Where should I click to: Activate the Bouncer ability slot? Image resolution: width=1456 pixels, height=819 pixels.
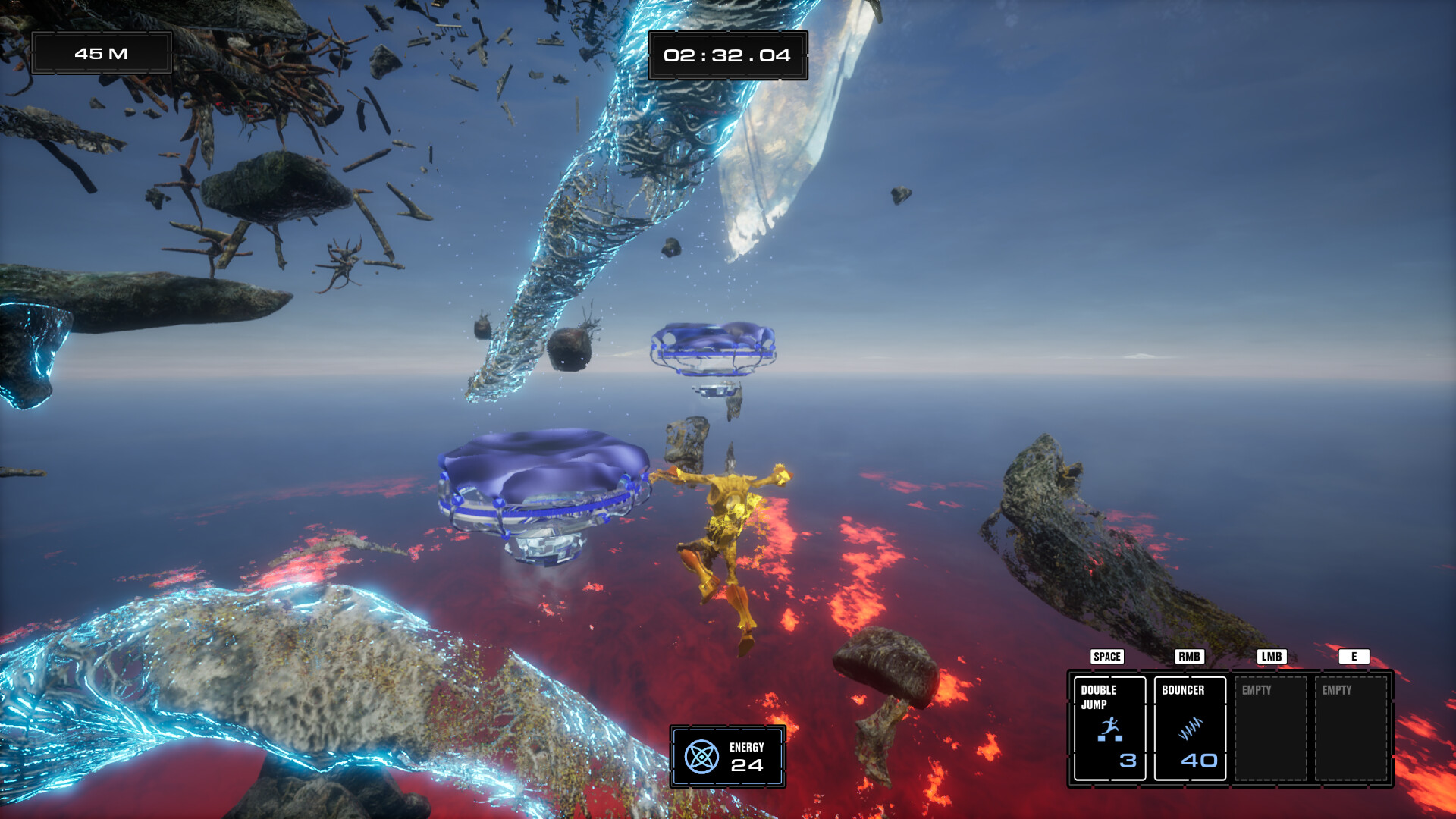pos(1189,728)
